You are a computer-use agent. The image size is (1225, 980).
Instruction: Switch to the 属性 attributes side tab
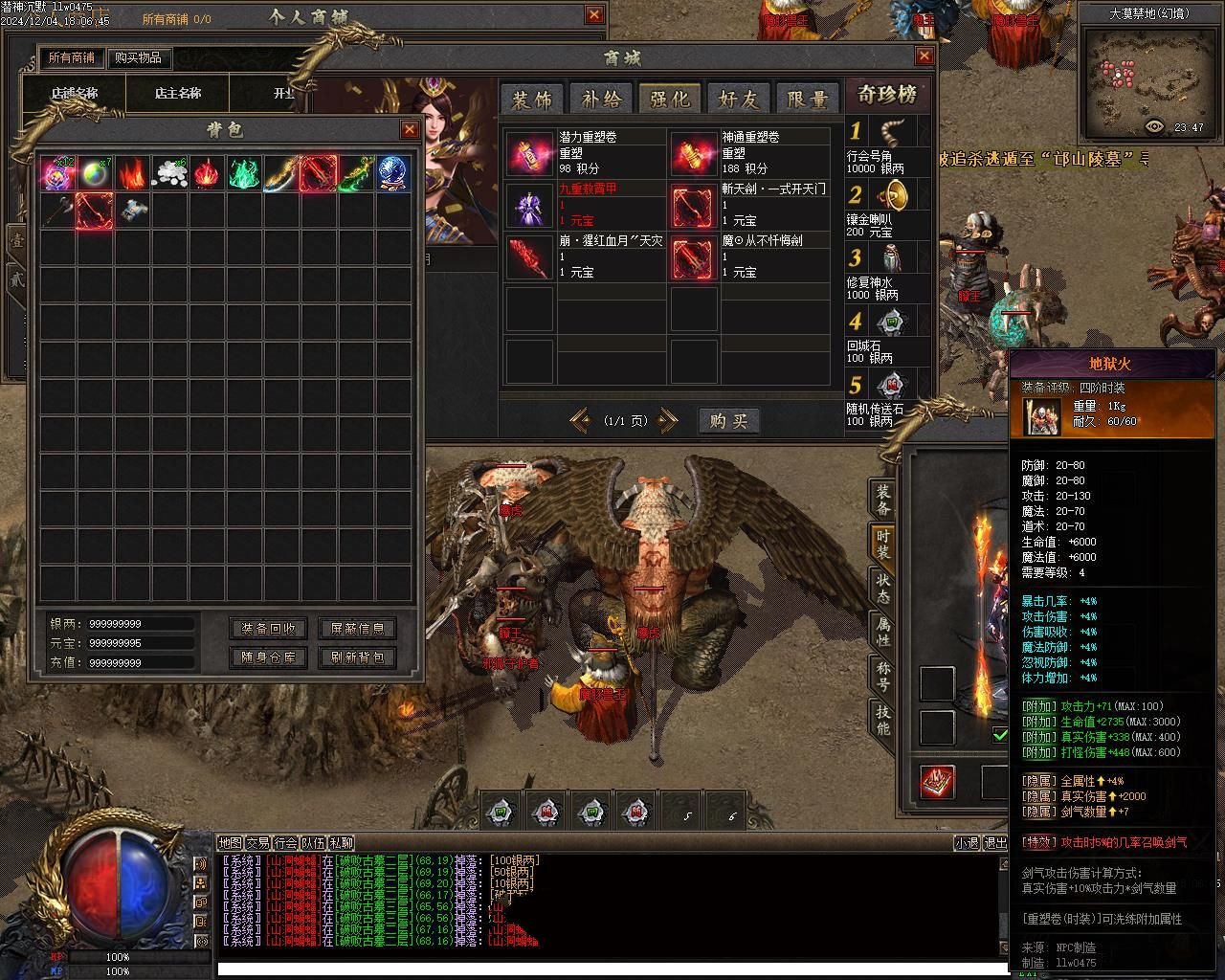882,632
